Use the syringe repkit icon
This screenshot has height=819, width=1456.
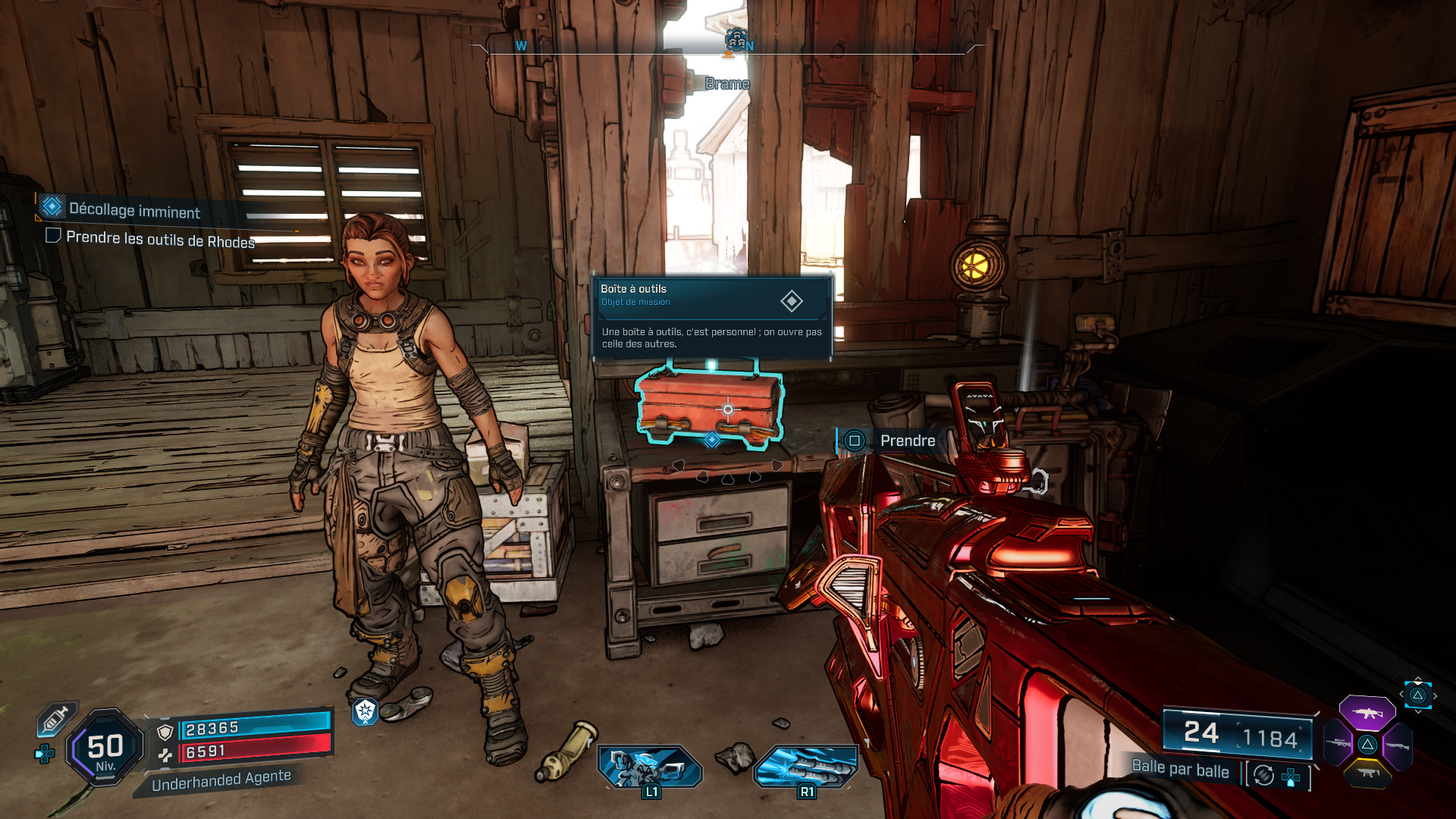[55, 718]
